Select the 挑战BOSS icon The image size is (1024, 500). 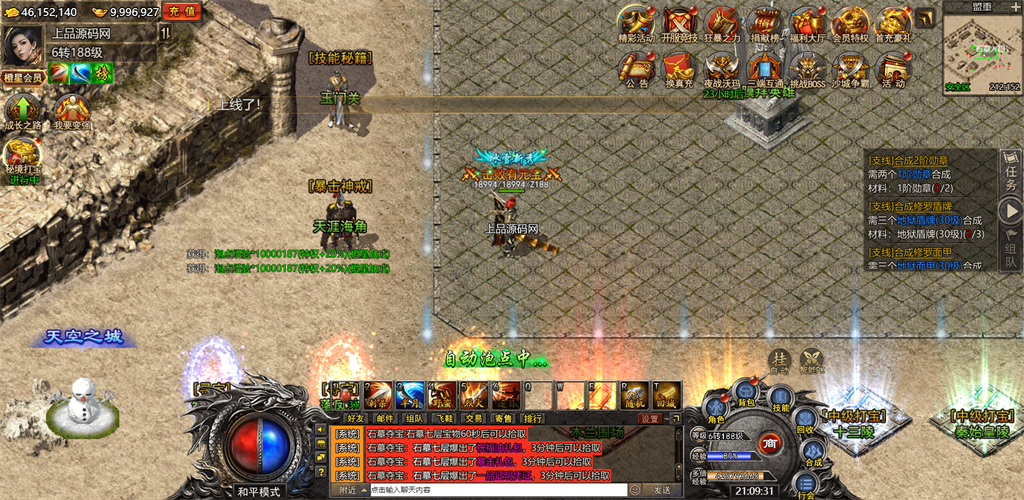808,70
